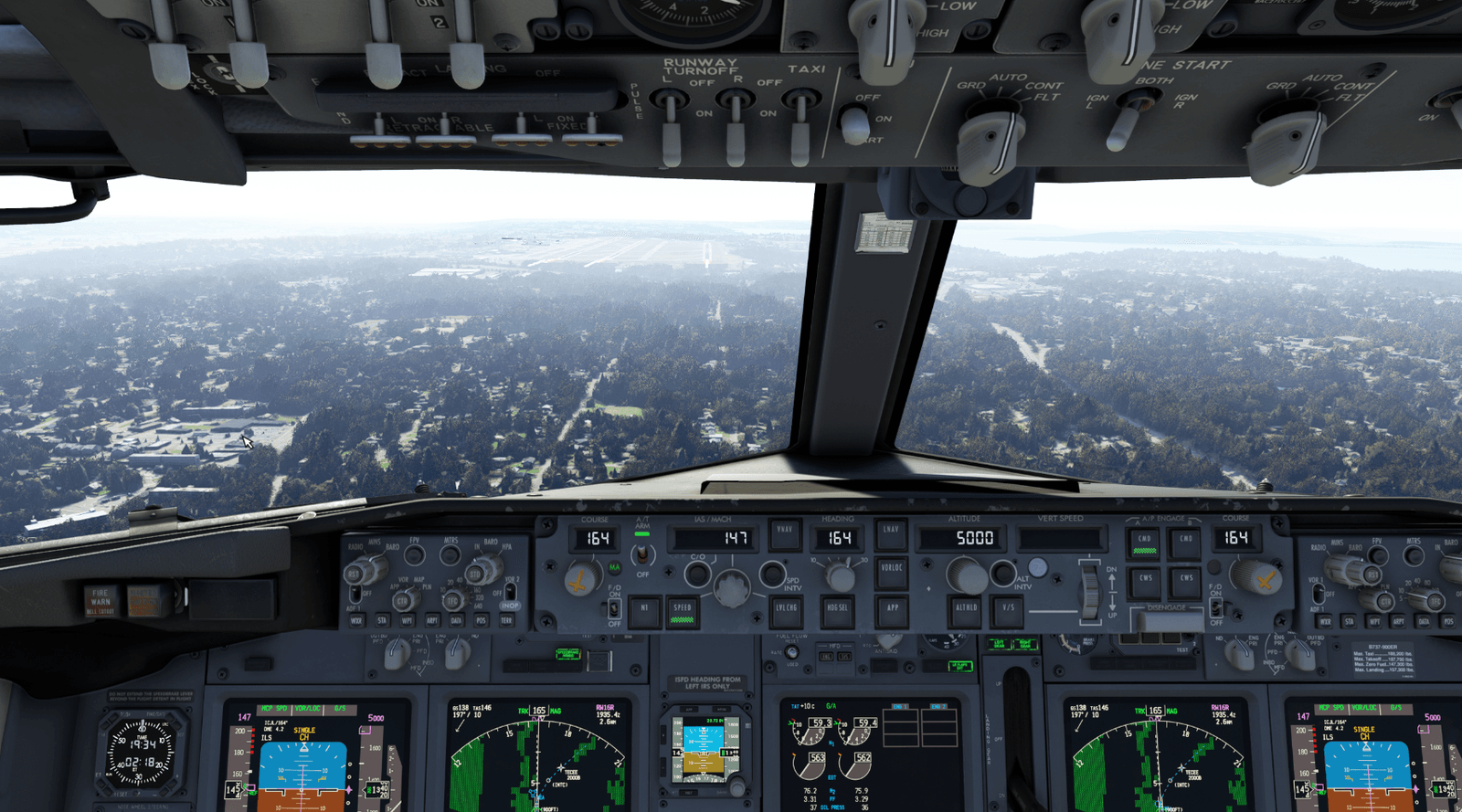Switch the F/D flight director to OFF

click(614, 608)
